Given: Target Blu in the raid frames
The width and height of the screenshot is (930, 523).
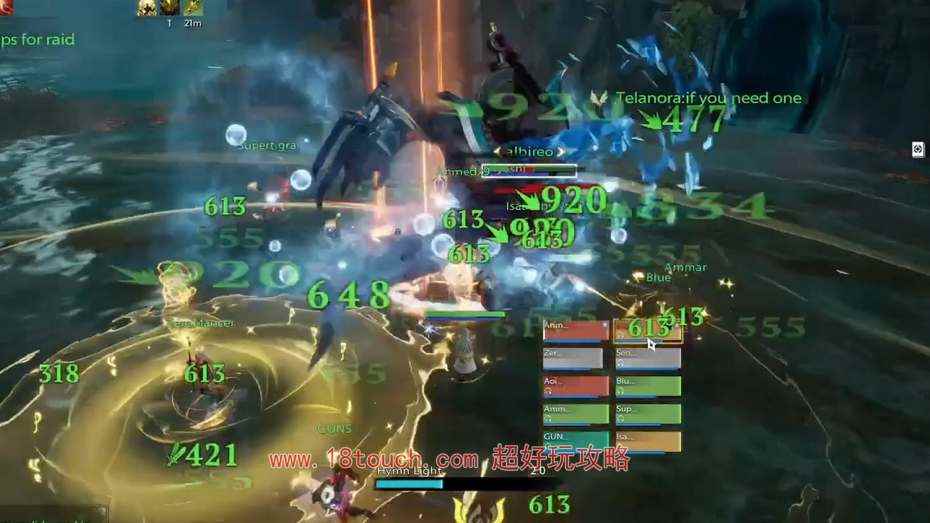Looking at the screenshot, I should point(647,386).
